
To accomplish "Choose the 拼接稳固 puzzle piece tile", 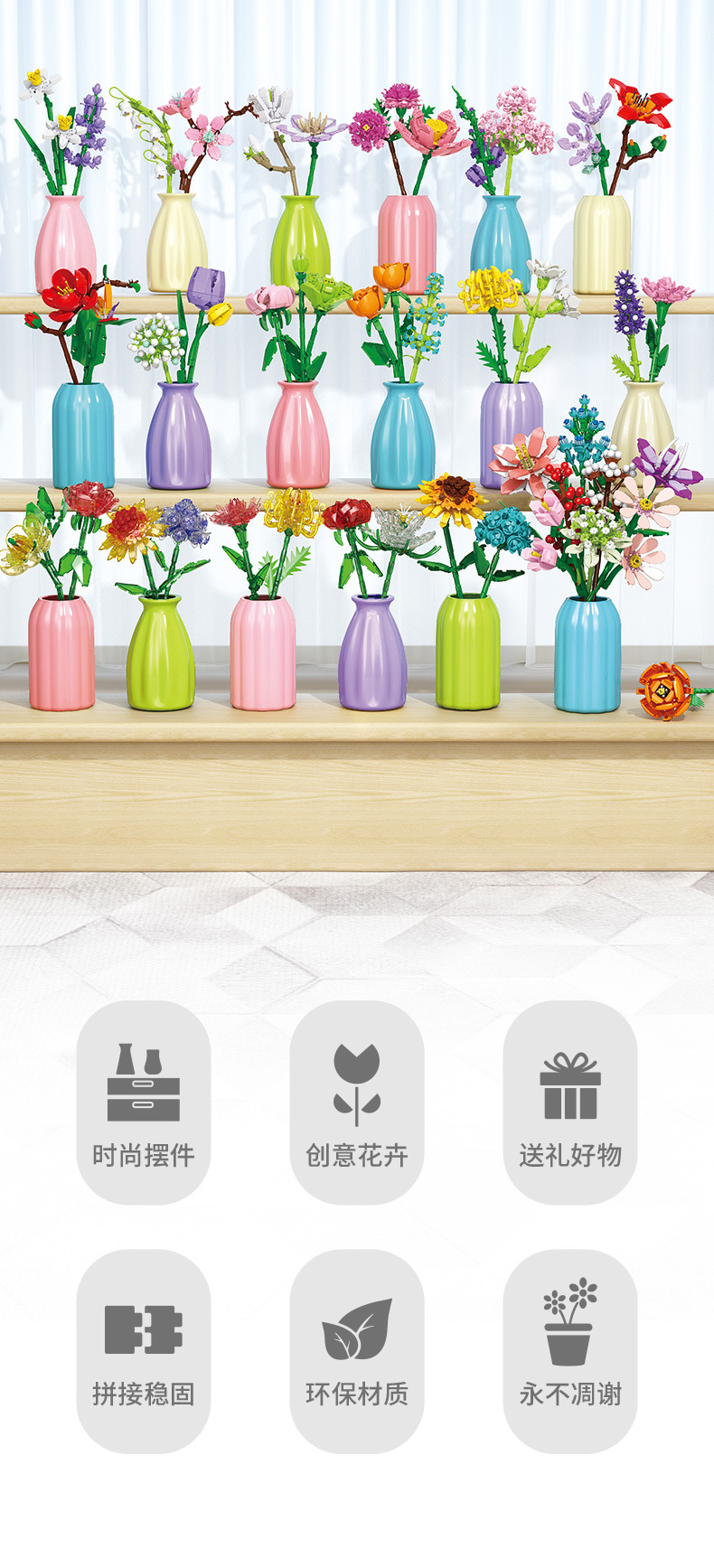I will (x=144, y=1351).
